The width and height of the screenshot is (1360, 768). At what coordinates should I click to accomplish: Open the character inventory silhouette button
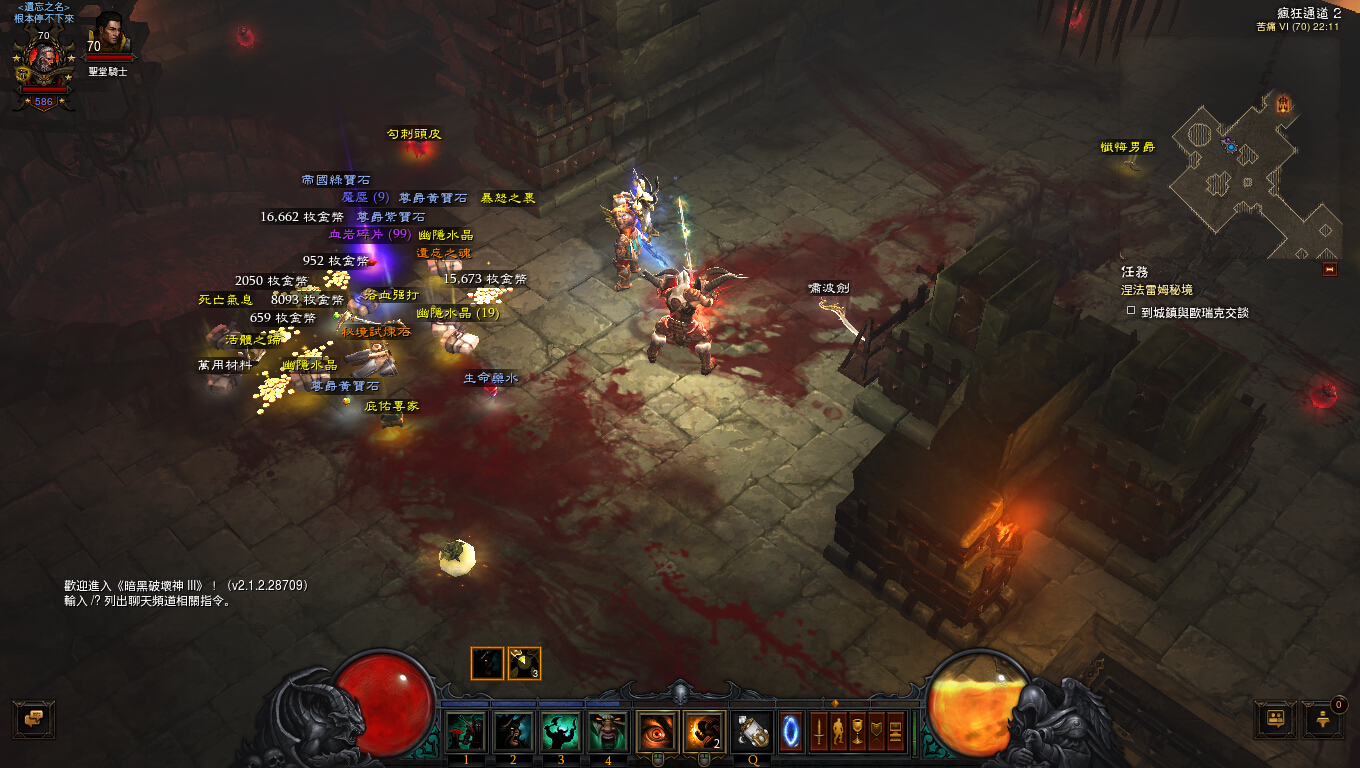click(837, 731)
